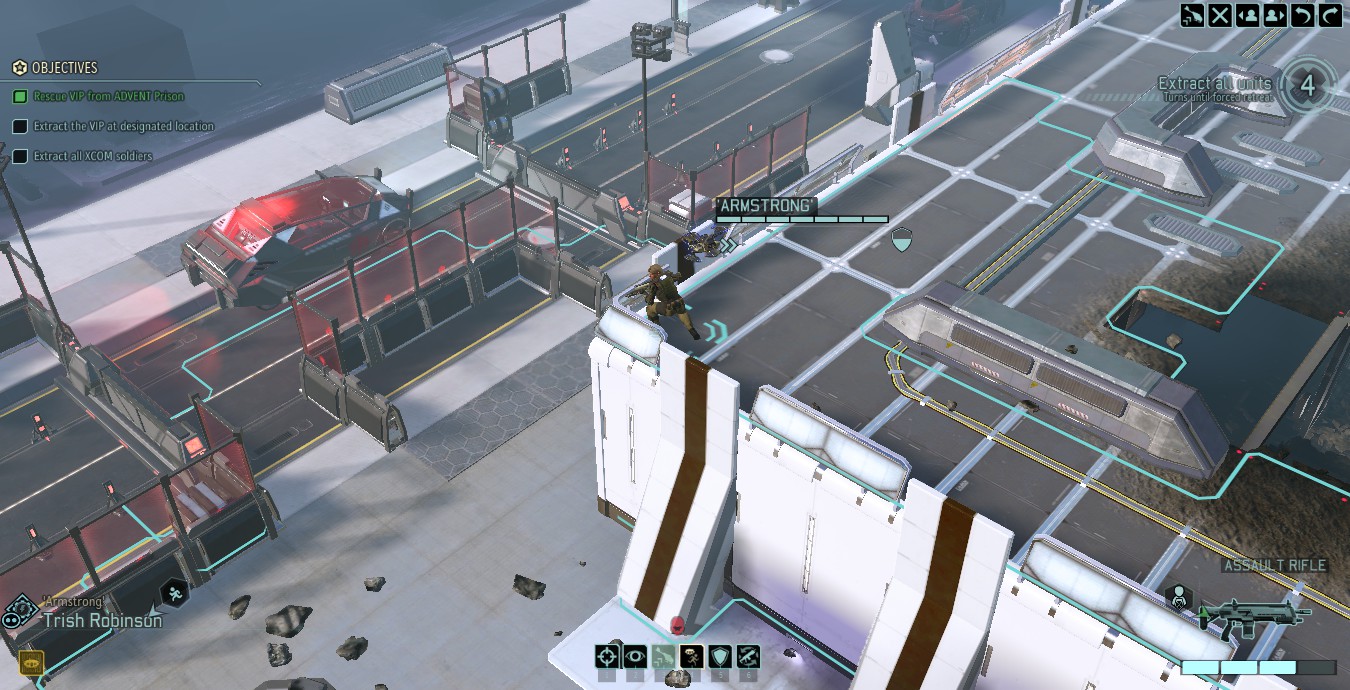Switch to the next soldier
The height and width of the screenshot is (690, 1350).
point(1275,15)
